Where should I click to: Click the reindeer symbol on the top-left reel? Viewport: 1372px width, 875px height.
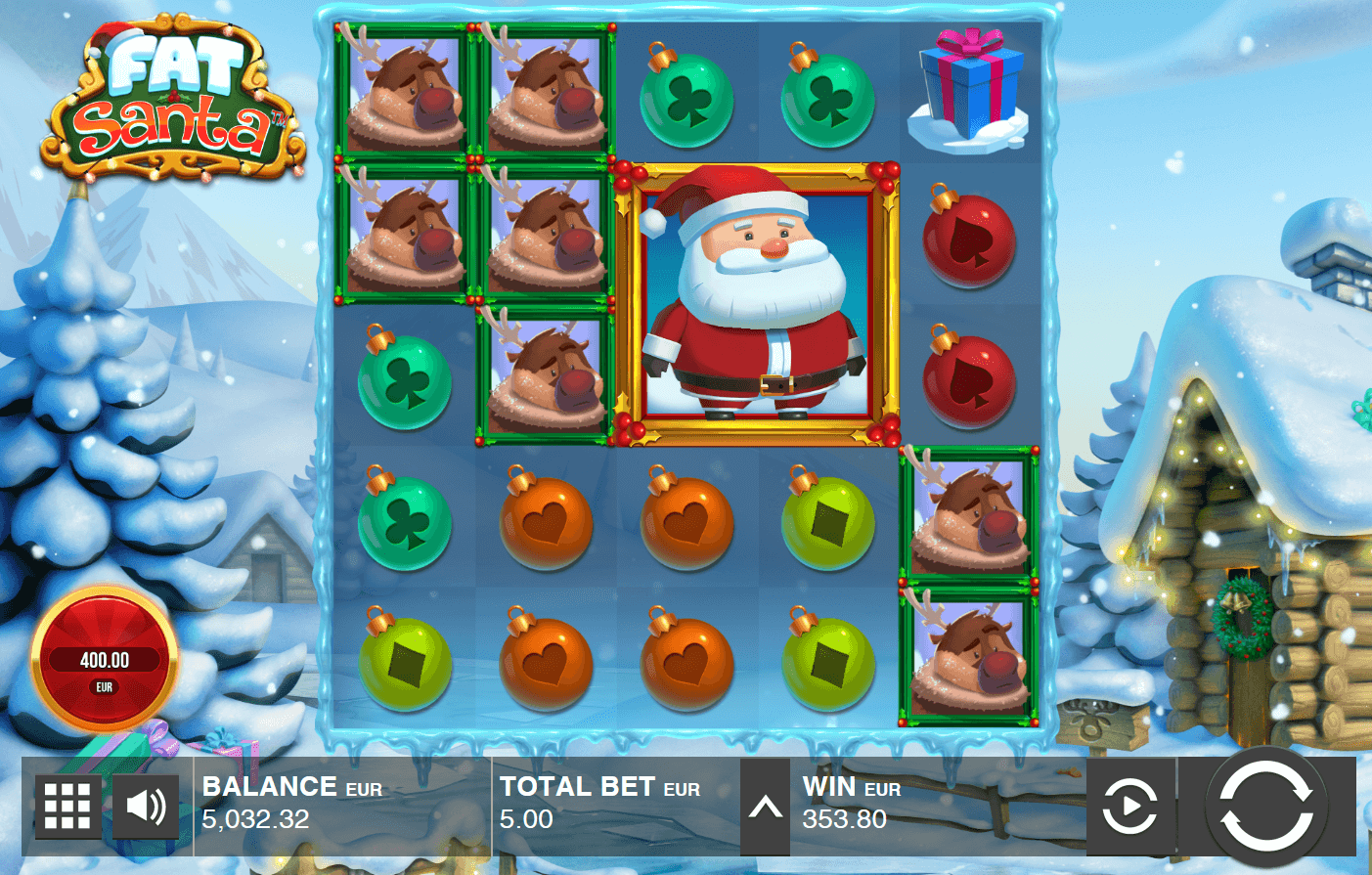[404, 98]
